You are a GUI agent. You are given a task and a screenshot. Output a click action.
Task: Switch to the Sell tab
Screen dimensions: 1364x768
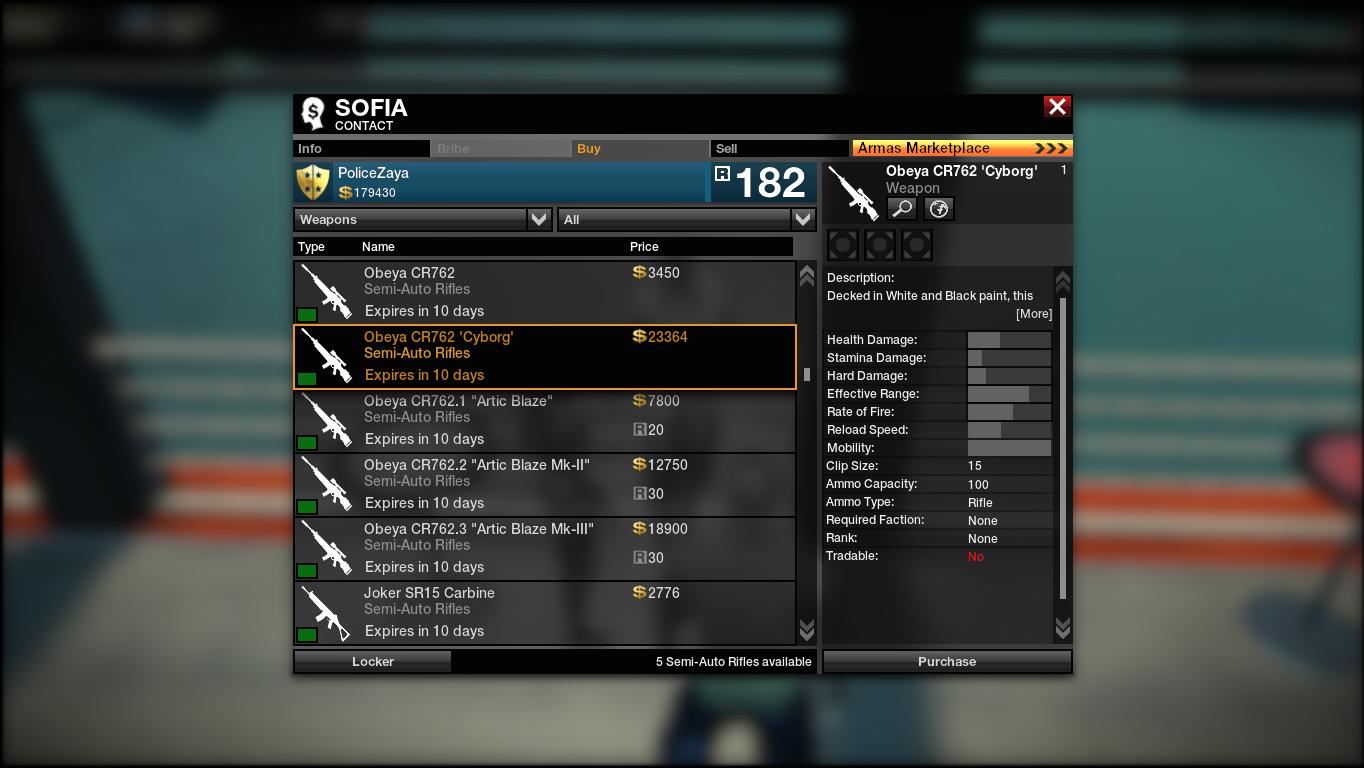coord(780,149)
